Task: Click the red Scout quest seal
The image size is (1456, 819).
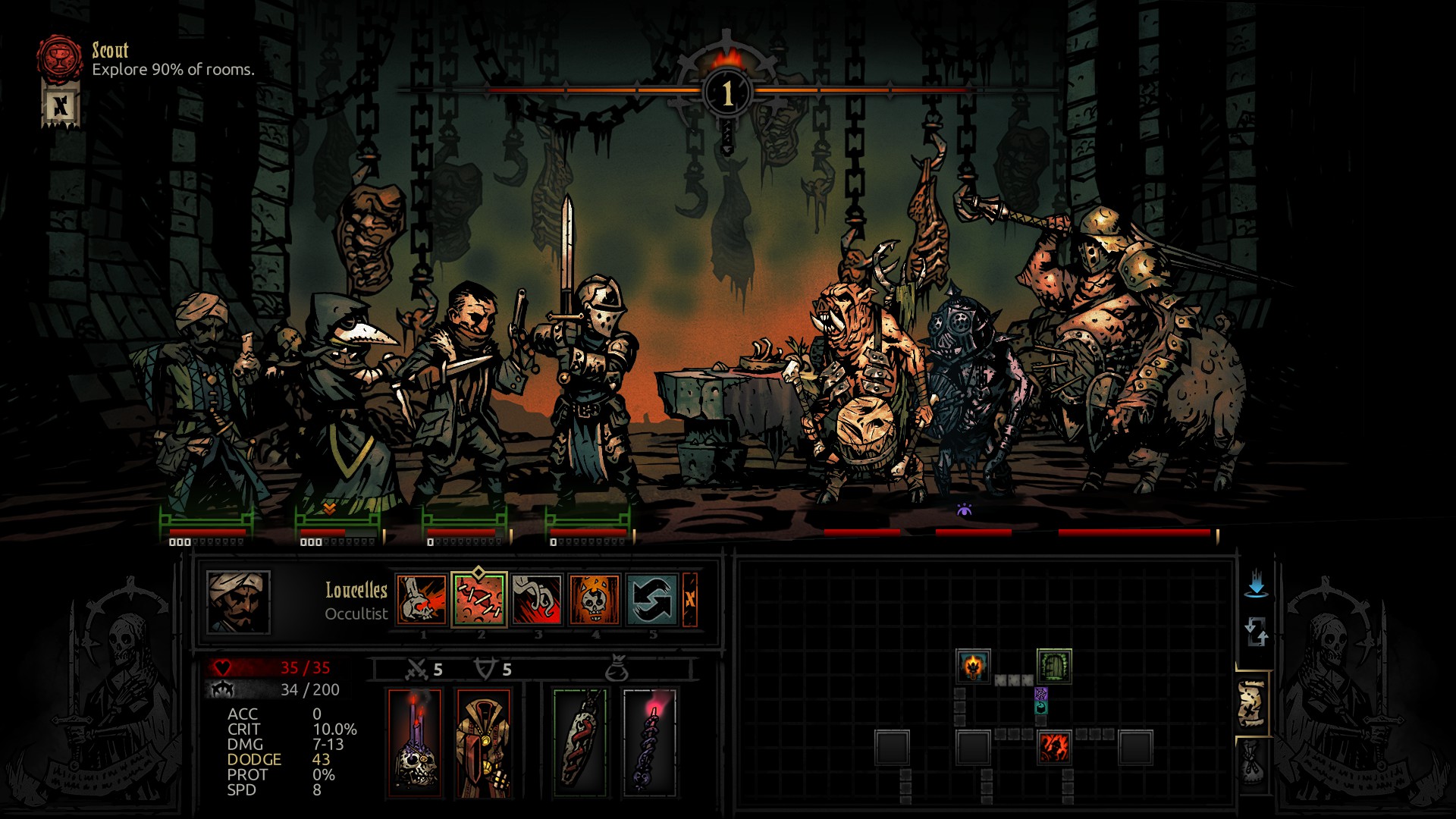Action: tap(61, 58)
